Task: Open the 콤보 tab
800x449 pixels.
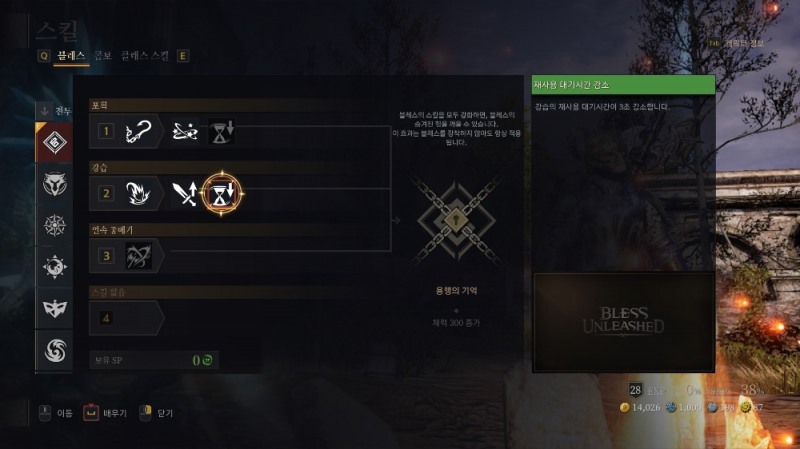Action: 103,56
